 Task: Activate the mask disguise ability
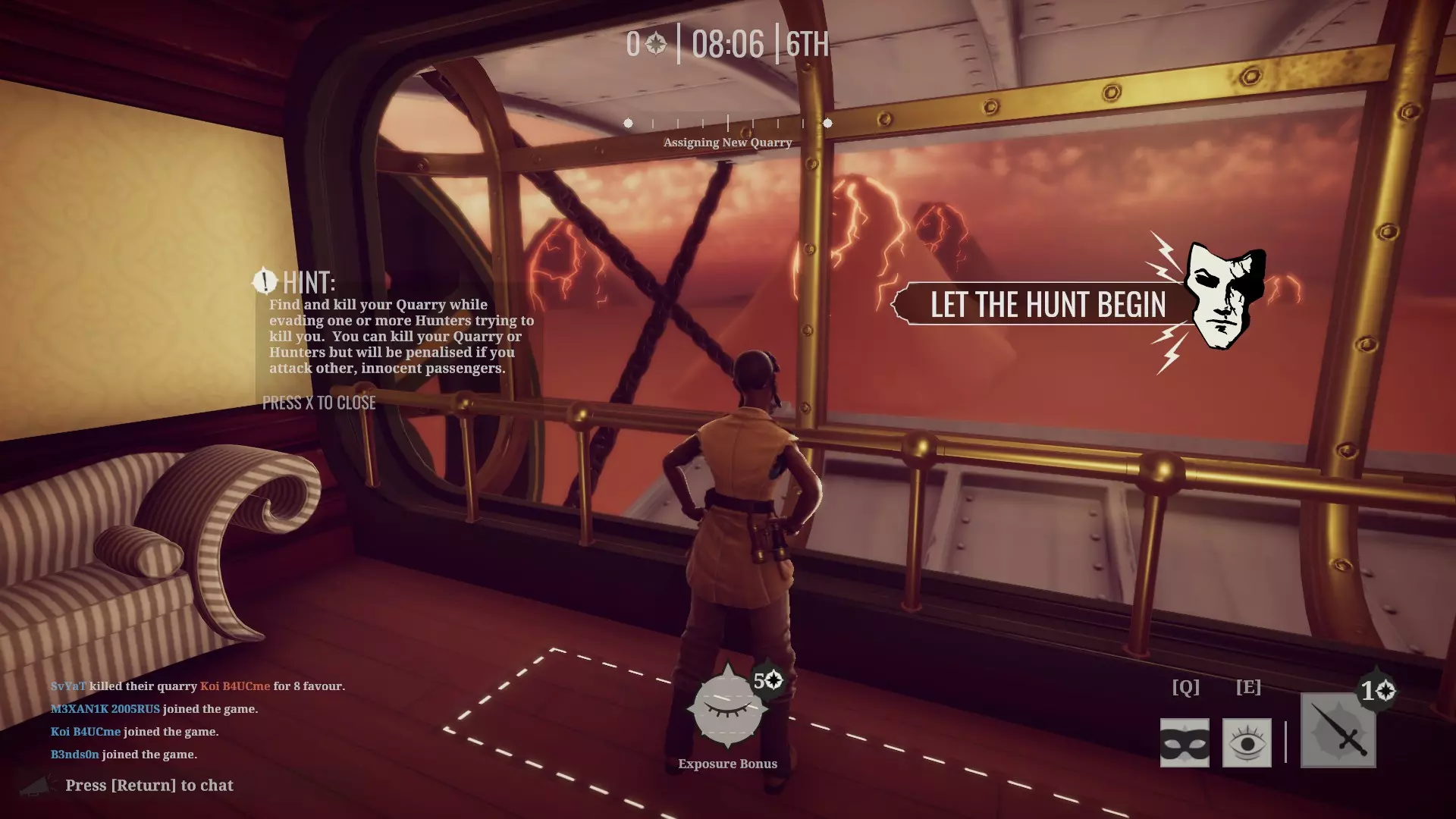pyautogui.click(x=1185, y=743)
